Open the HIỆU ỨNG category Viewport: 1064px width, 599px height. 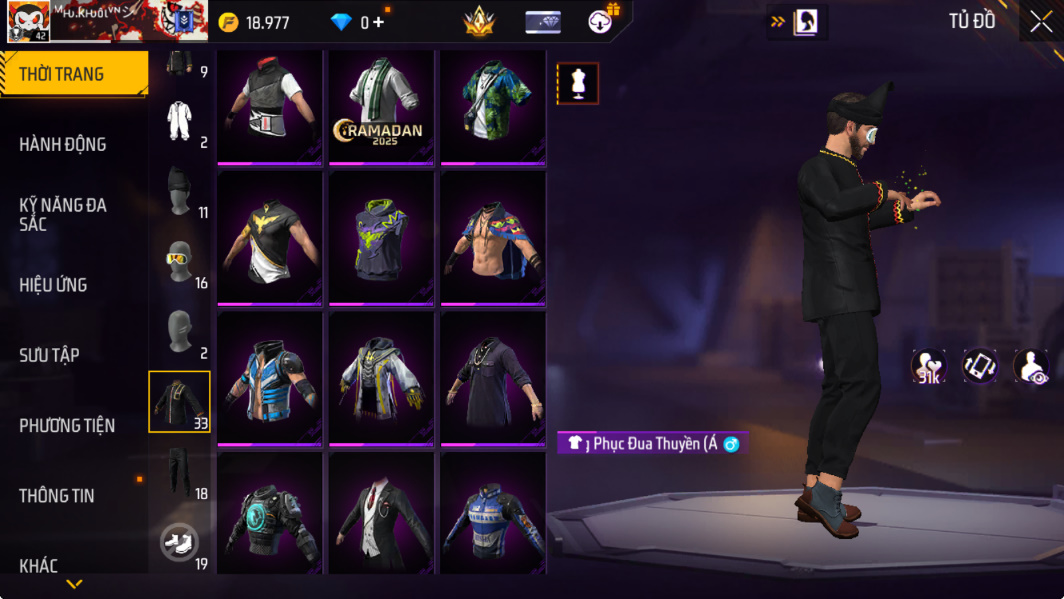tap(53, 285)
